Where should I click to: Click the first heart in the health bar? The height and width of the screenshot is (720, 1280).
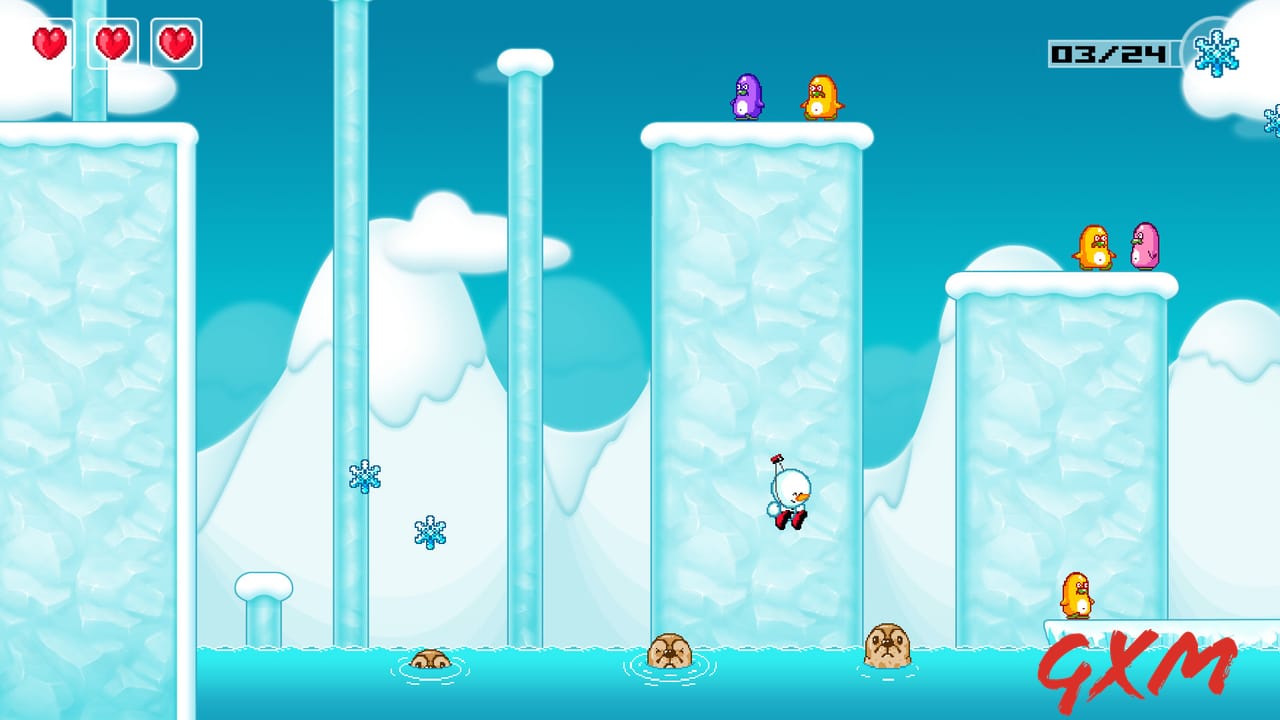pyautogui.click(x=48, y=43)
